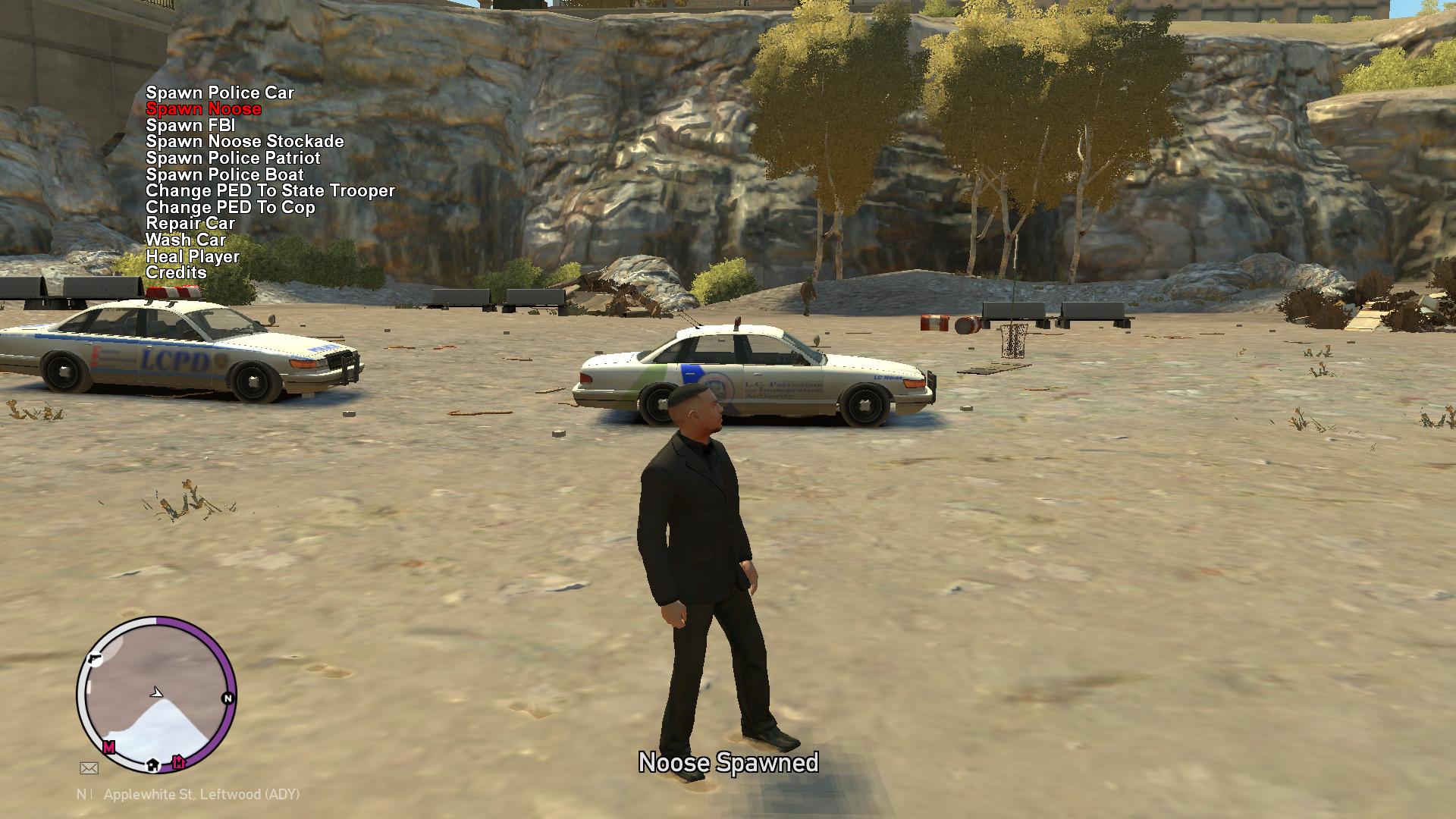Choose Change PED To Cop option
Image resolution: width=1456 pixels, height=819 pixels.
pyautogui.click(x=230, y=207)
